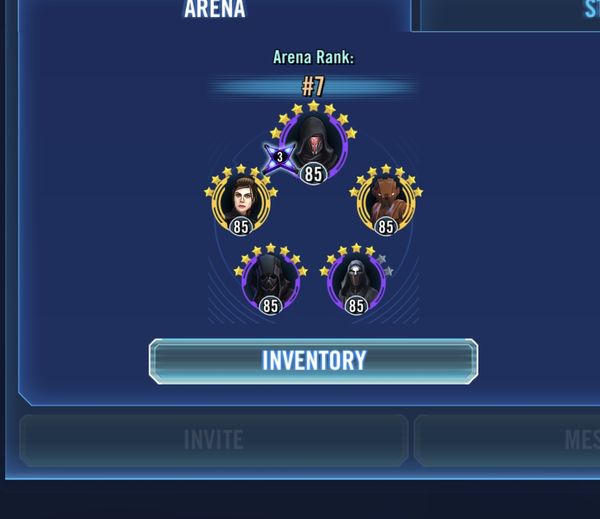
Task: Select the orange-skinned horned character portrait
Action: [386, 200]
